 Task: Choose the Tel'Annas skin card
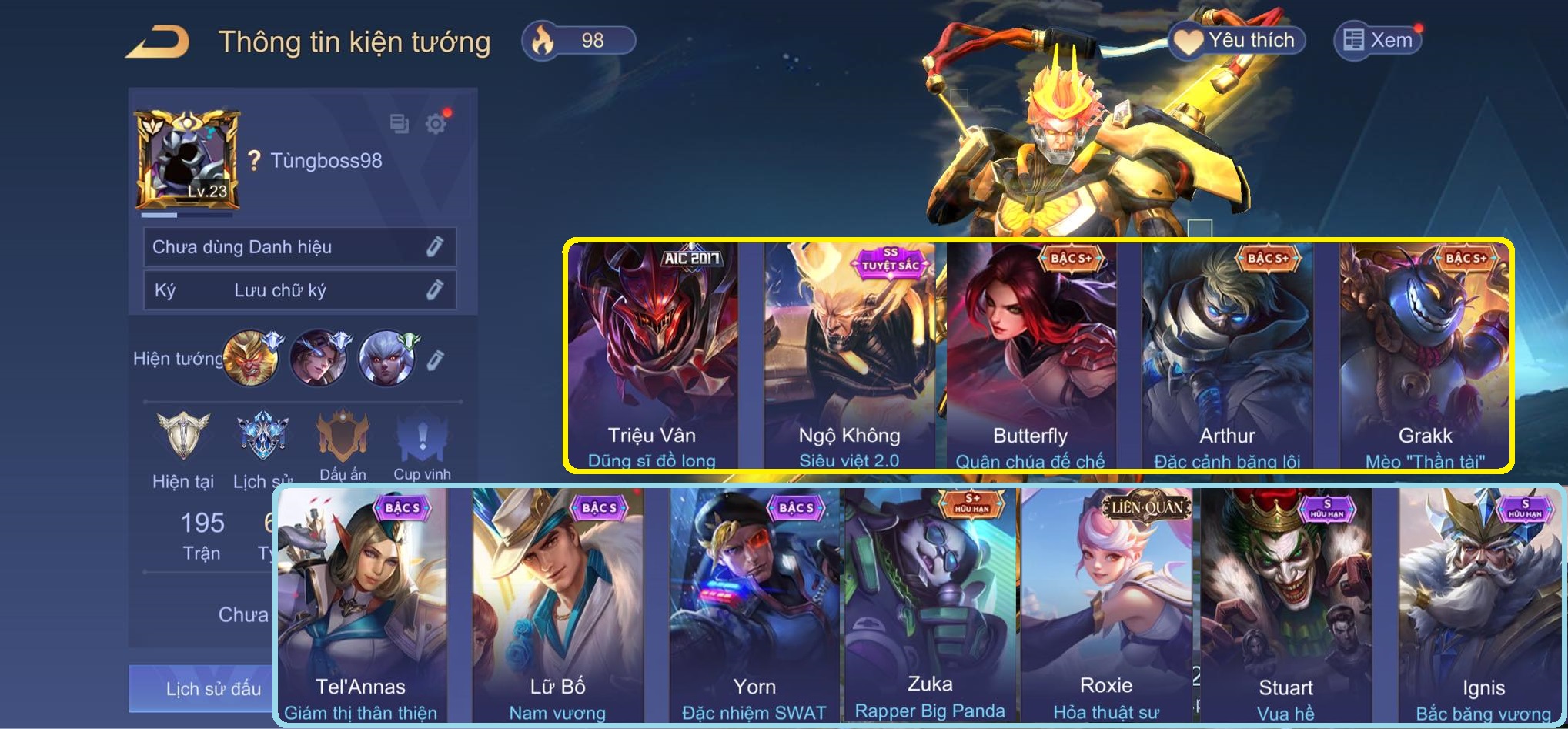pos(361,604)
